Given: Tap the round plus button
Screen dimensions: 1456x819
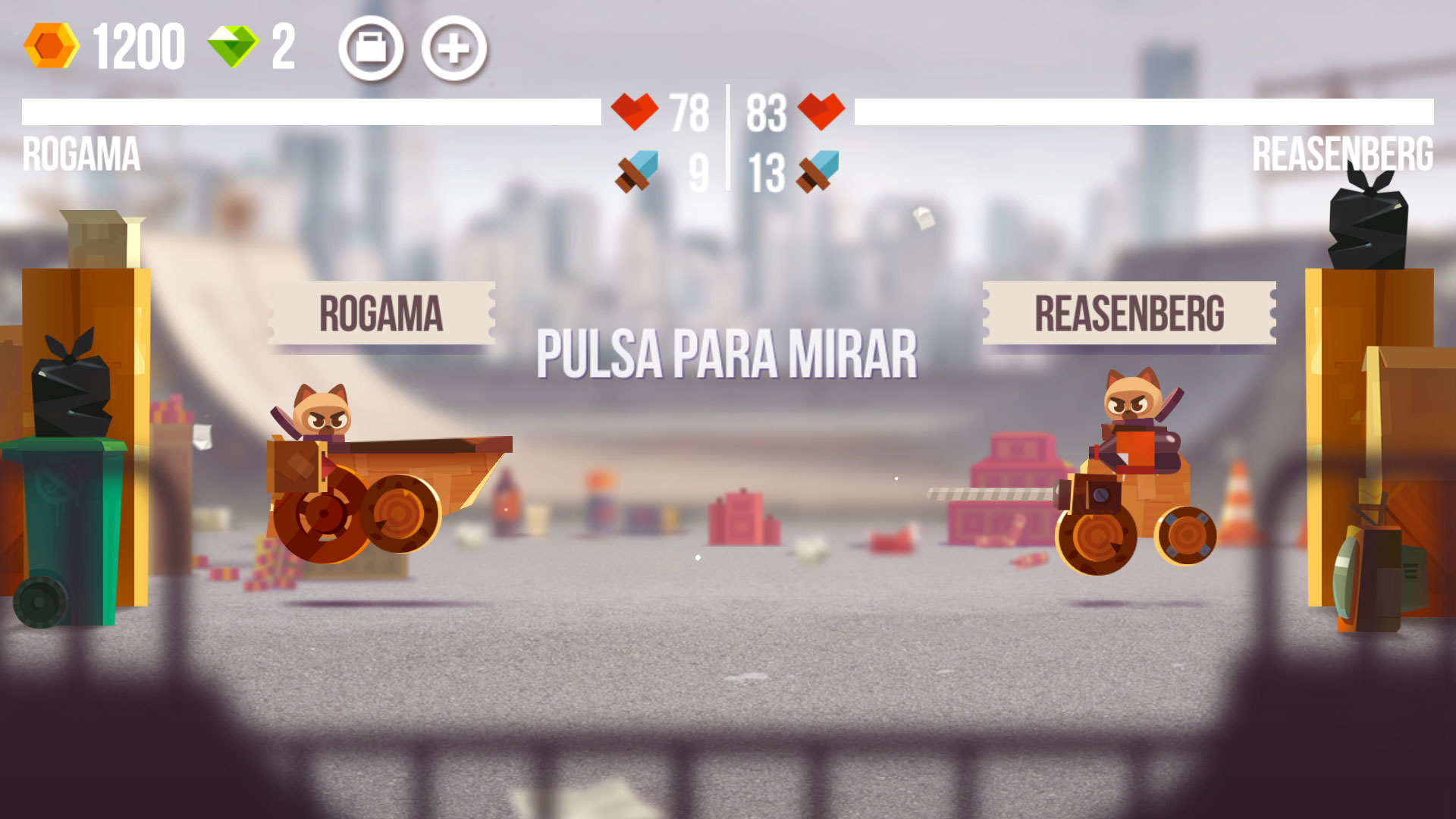Looking at the screenshot, I should (x=453, y=49).
